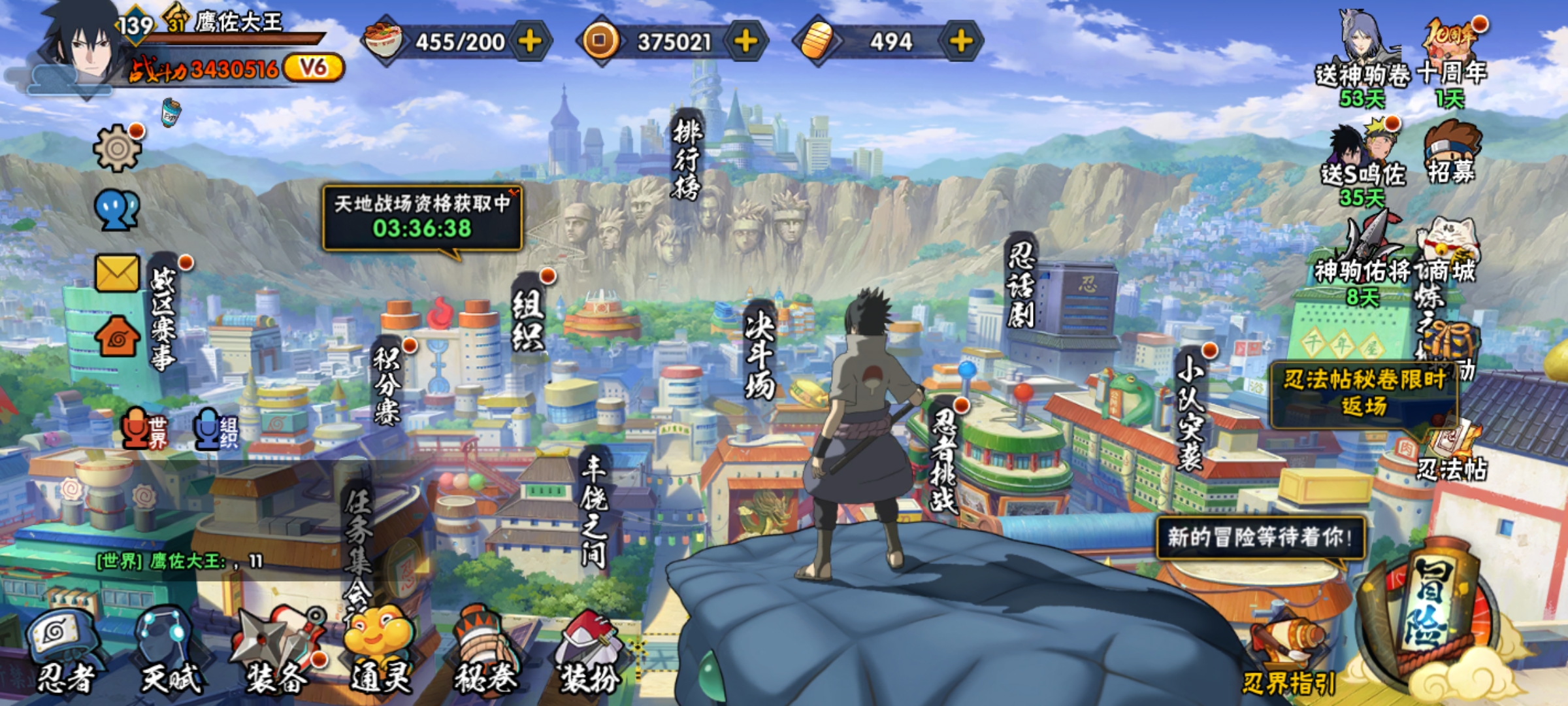The width and height of the screenshot is (1568, 706).
Task: Tap the plus button beside gold ingots
Action: pos(960,41)
